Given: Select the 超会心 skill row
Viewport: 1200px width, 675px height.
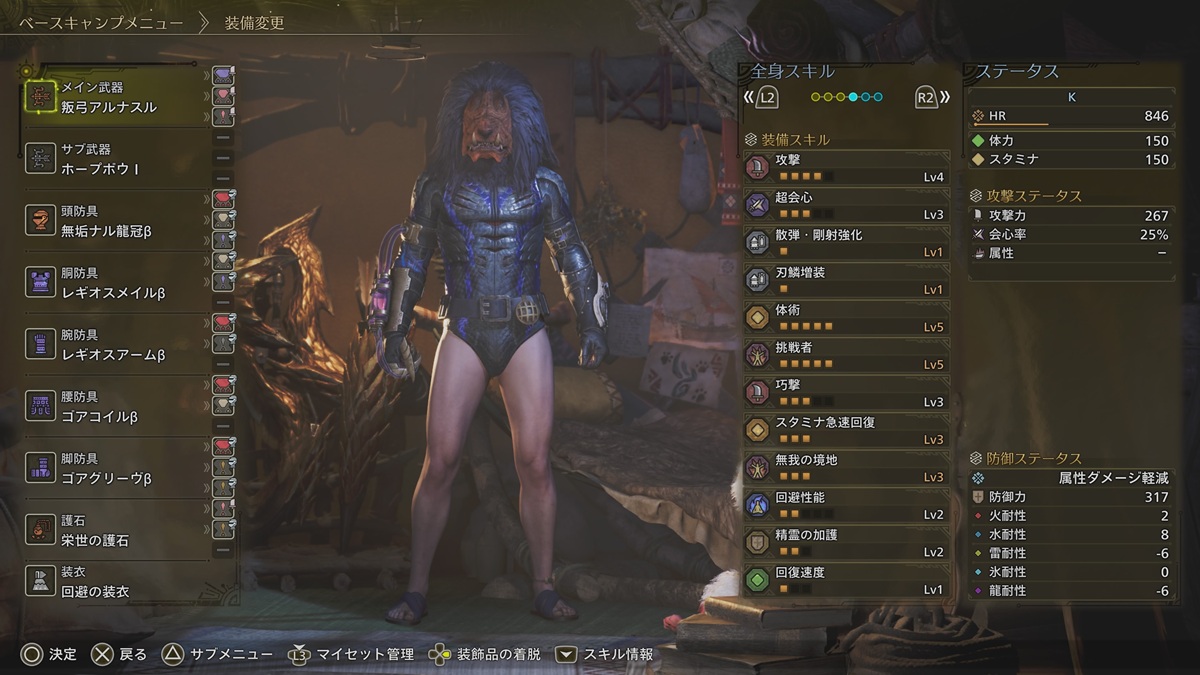Looking at the screenshot, I should (x=846, y=205).
